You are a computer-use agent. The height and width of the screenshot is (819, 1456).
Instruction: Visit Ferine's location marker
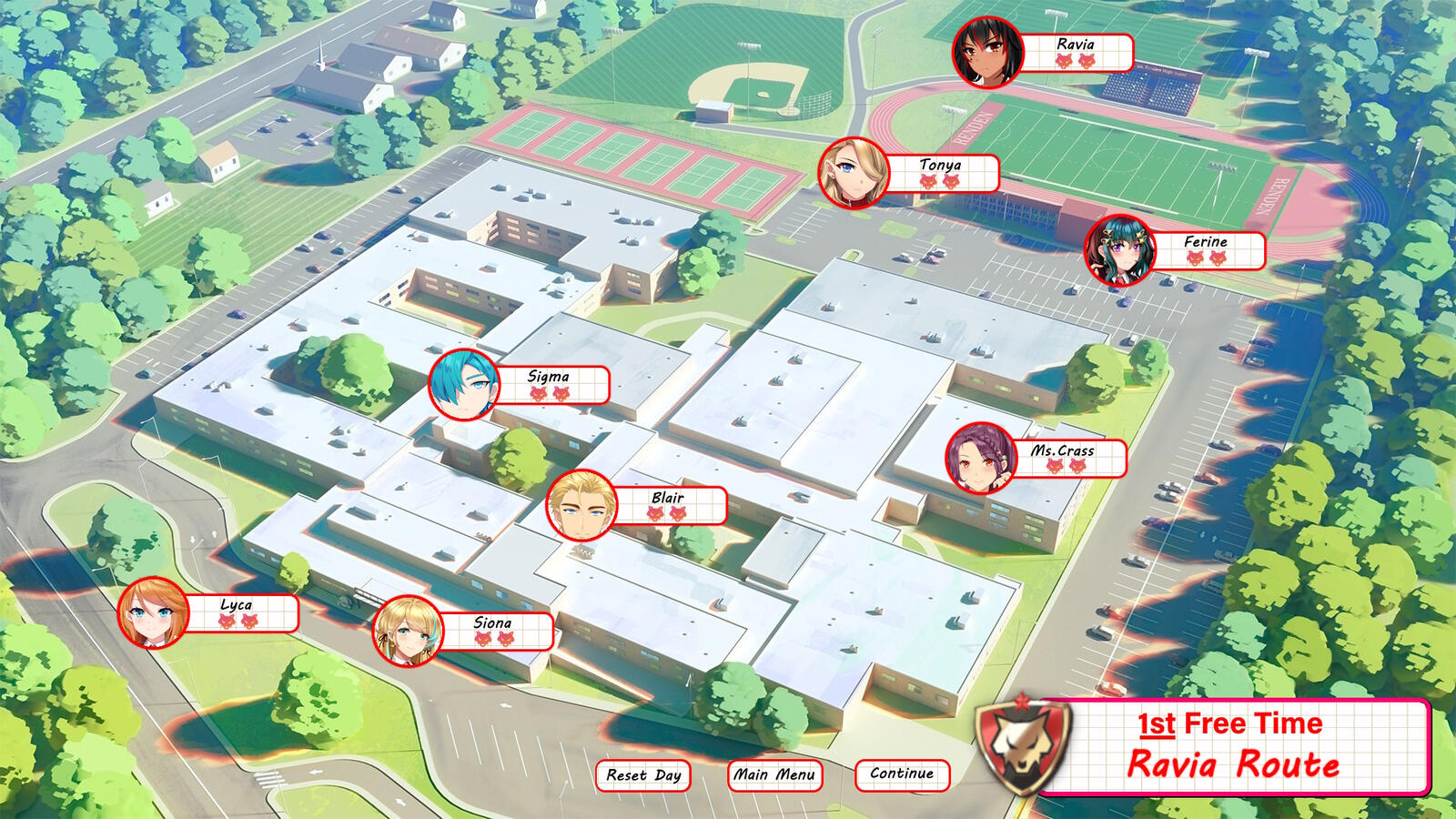point(1120,250)
